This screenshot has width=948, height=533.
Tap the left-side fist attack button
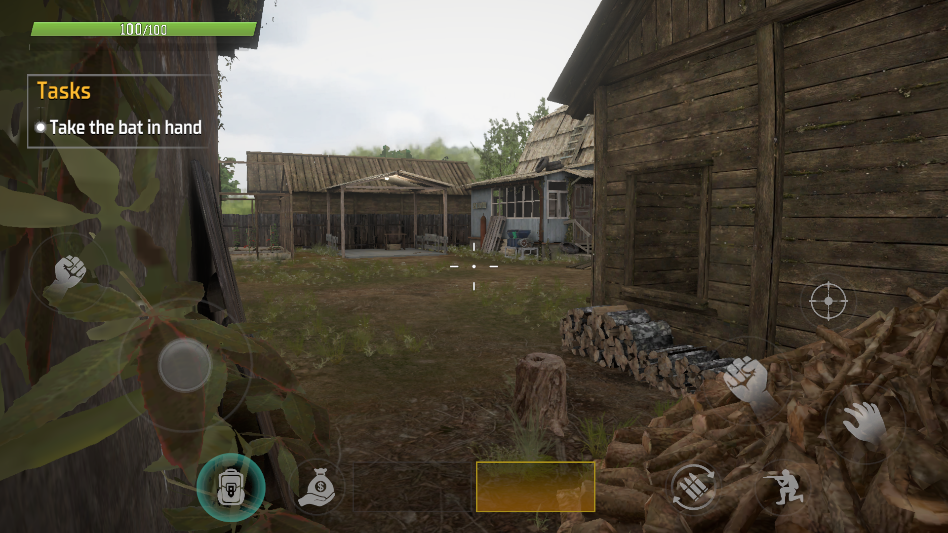click(68, 272)
